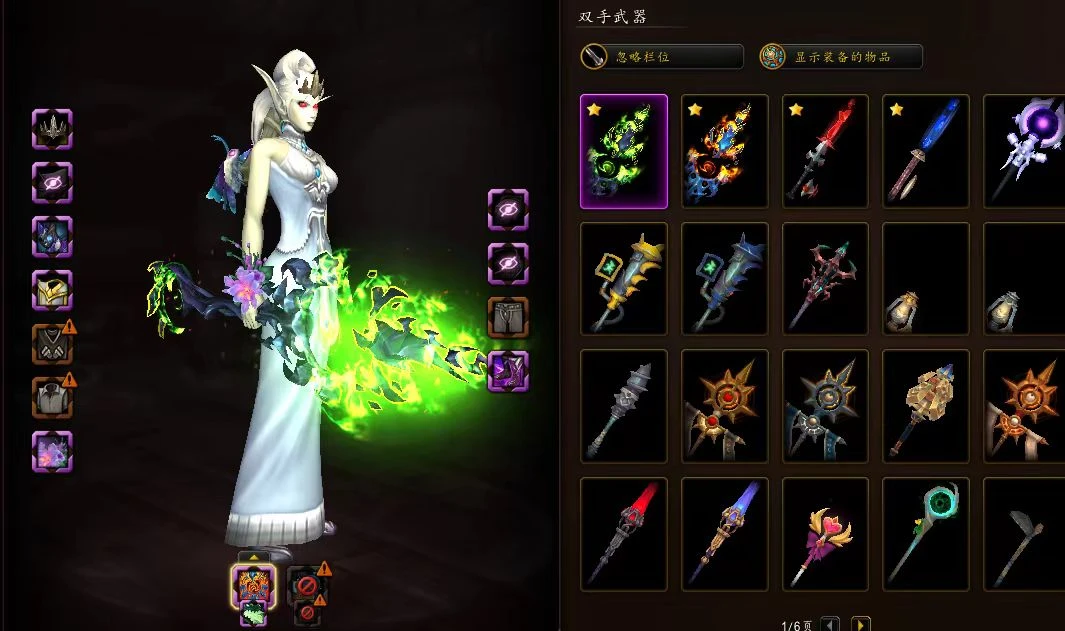Select the head slot with crown icon

tap(52, 129)
